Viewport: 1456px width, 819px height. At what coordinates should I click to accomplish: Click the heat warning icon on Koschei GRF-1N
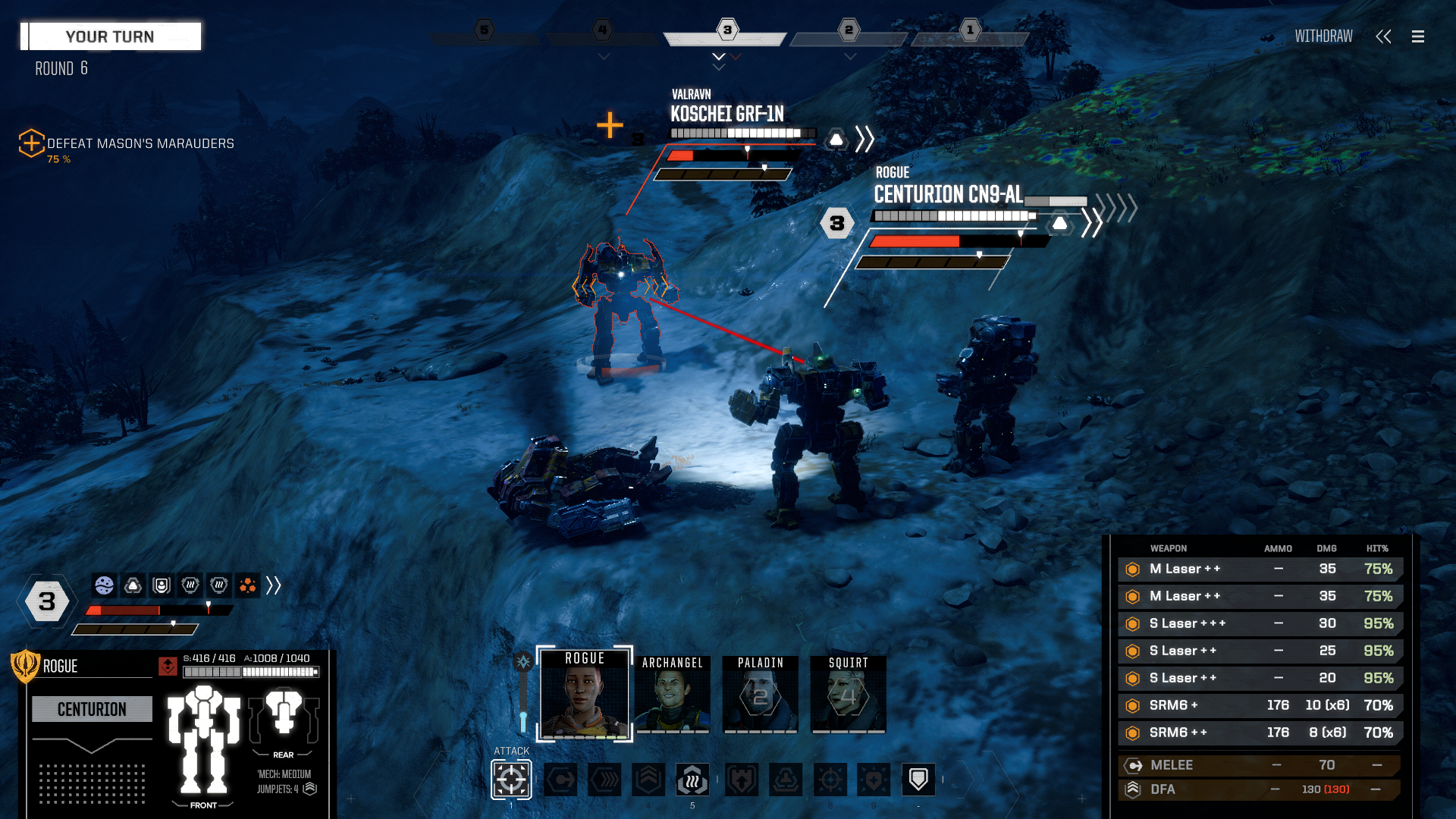[x=835, y=139]
